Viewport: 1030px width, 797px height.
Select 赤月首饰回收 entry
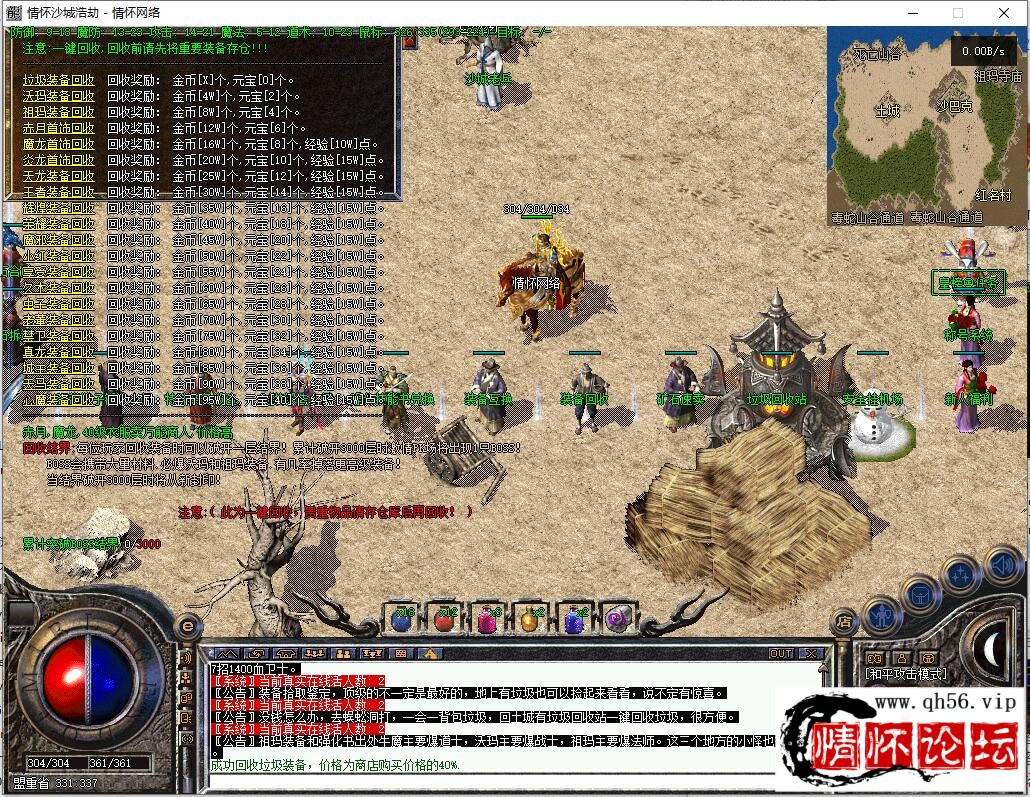click(59, 128)
